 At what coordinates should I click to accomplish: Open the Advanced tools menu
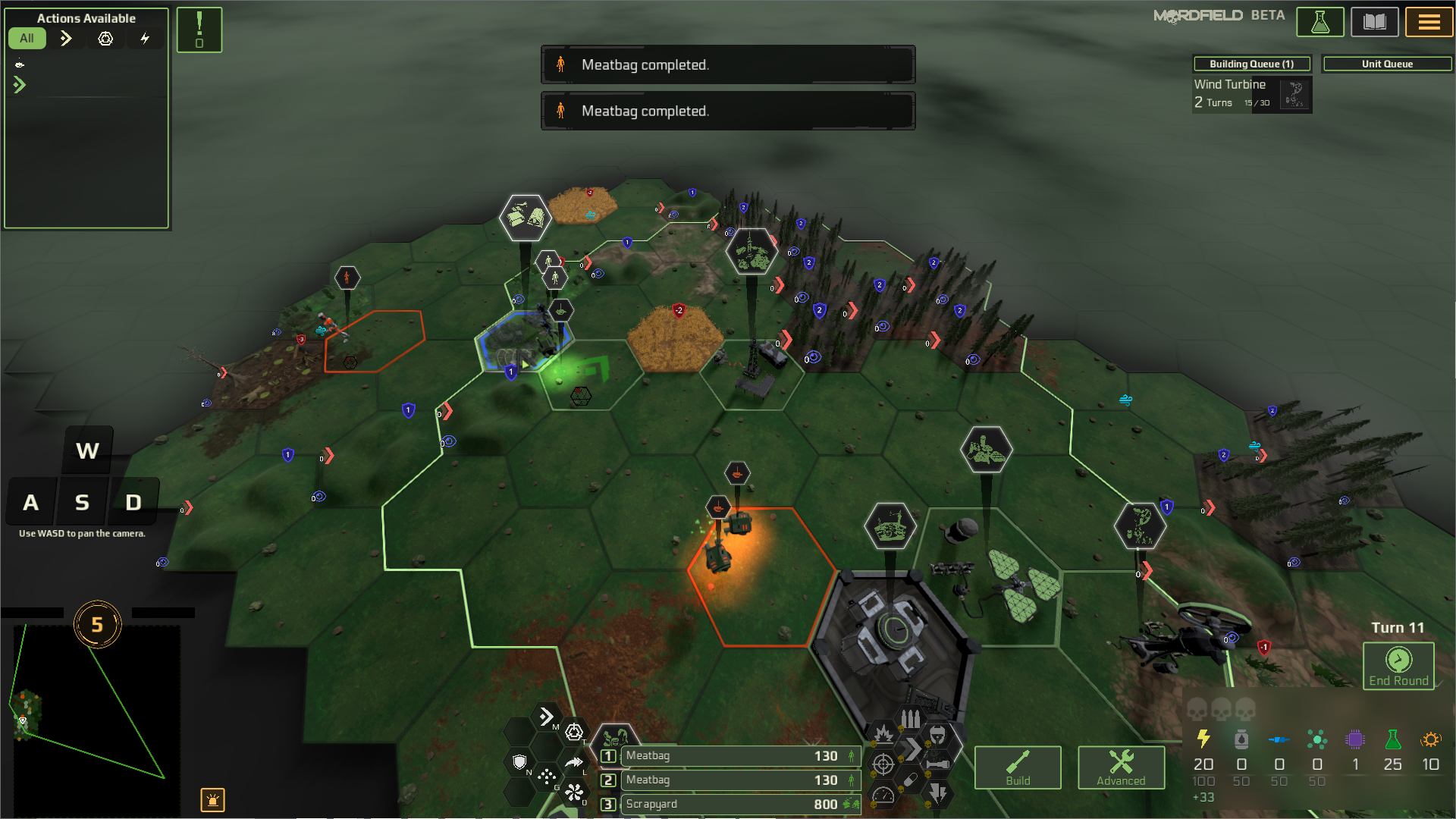(1120, 767)
